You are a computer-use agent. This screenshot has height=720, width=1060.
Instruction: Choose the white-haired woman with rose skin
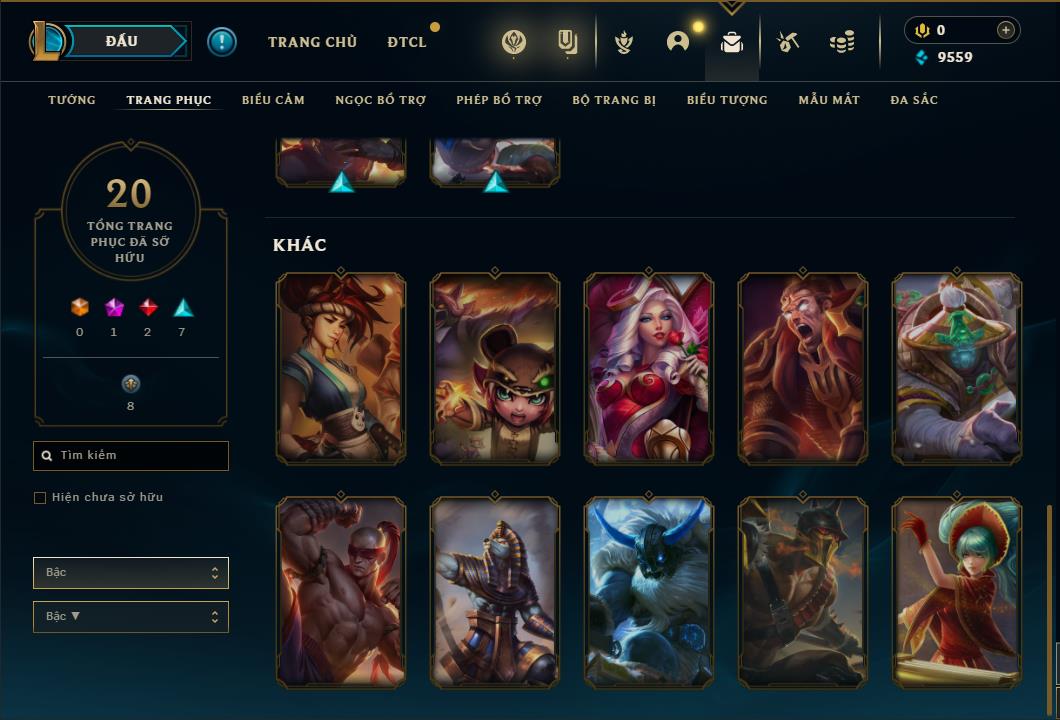point(649,368)
